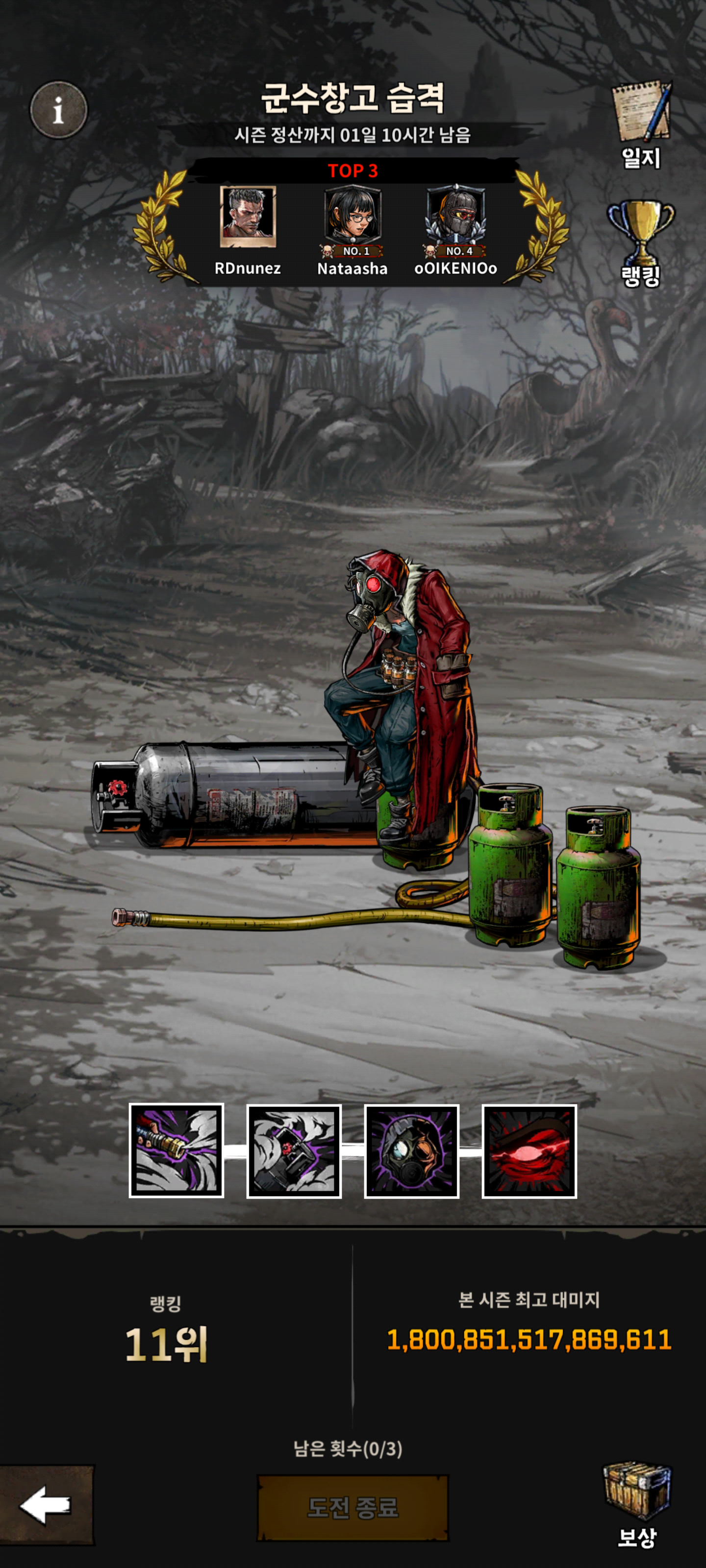
Task: Select the glowing red eye skill icon
Action: (x=529, y=1151)
